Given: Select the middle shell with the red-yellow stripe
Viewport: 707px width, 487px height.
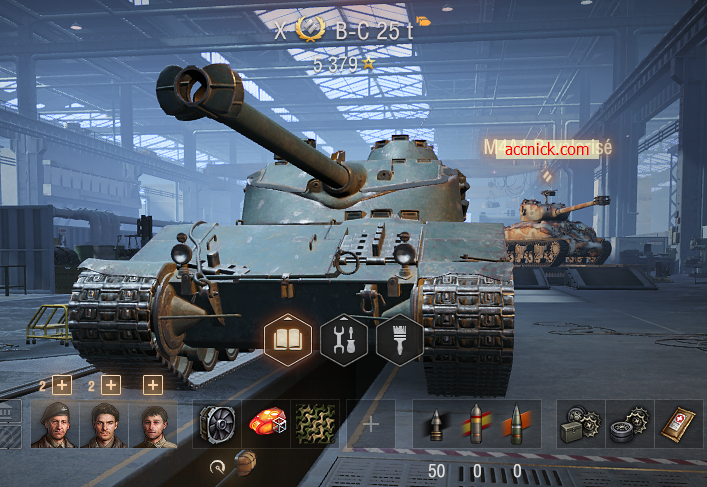Looking at the screenshot, I should [x=477, y=424].
